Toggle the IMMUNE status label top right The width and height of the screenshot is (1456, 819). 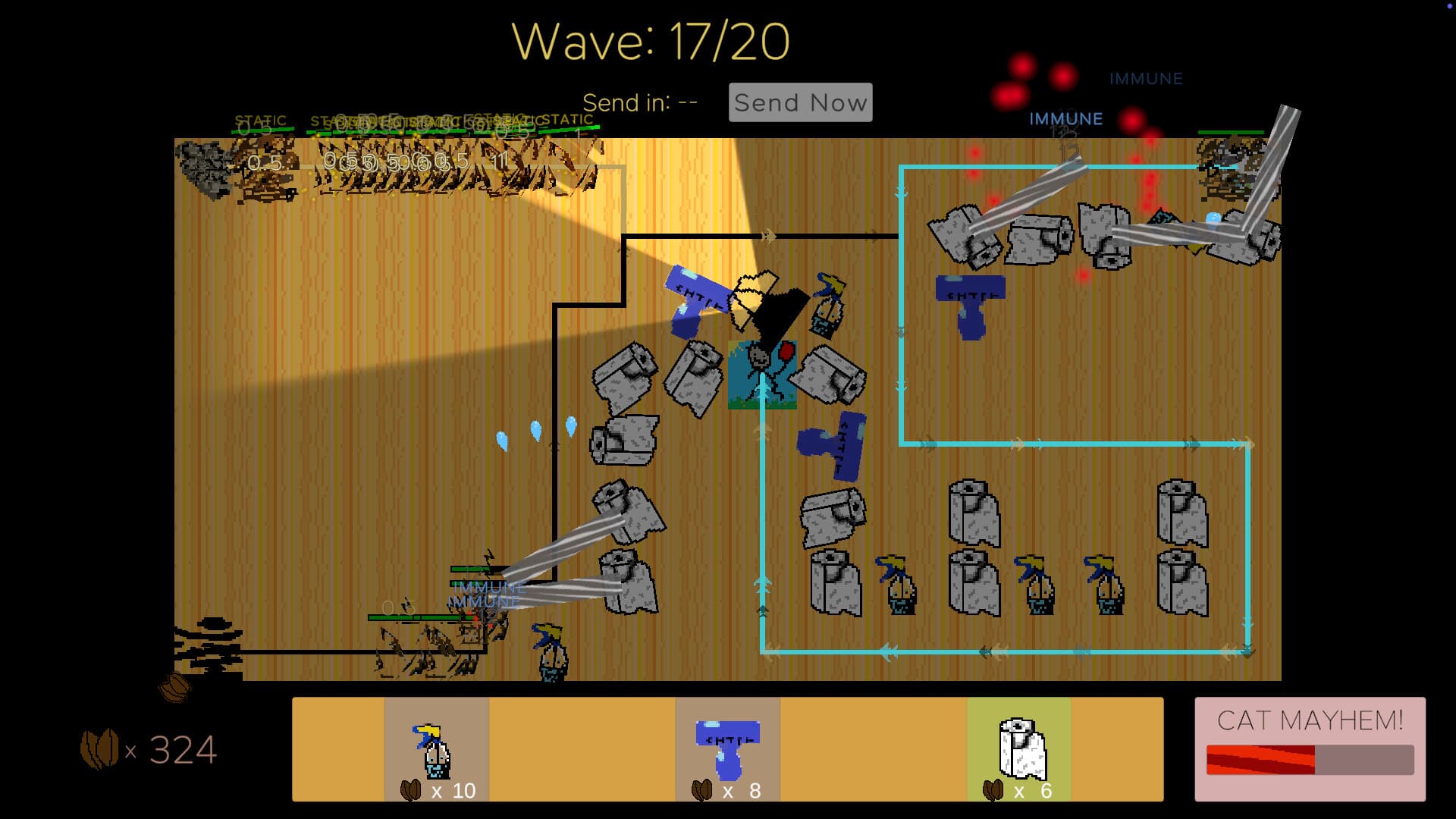1145,78
